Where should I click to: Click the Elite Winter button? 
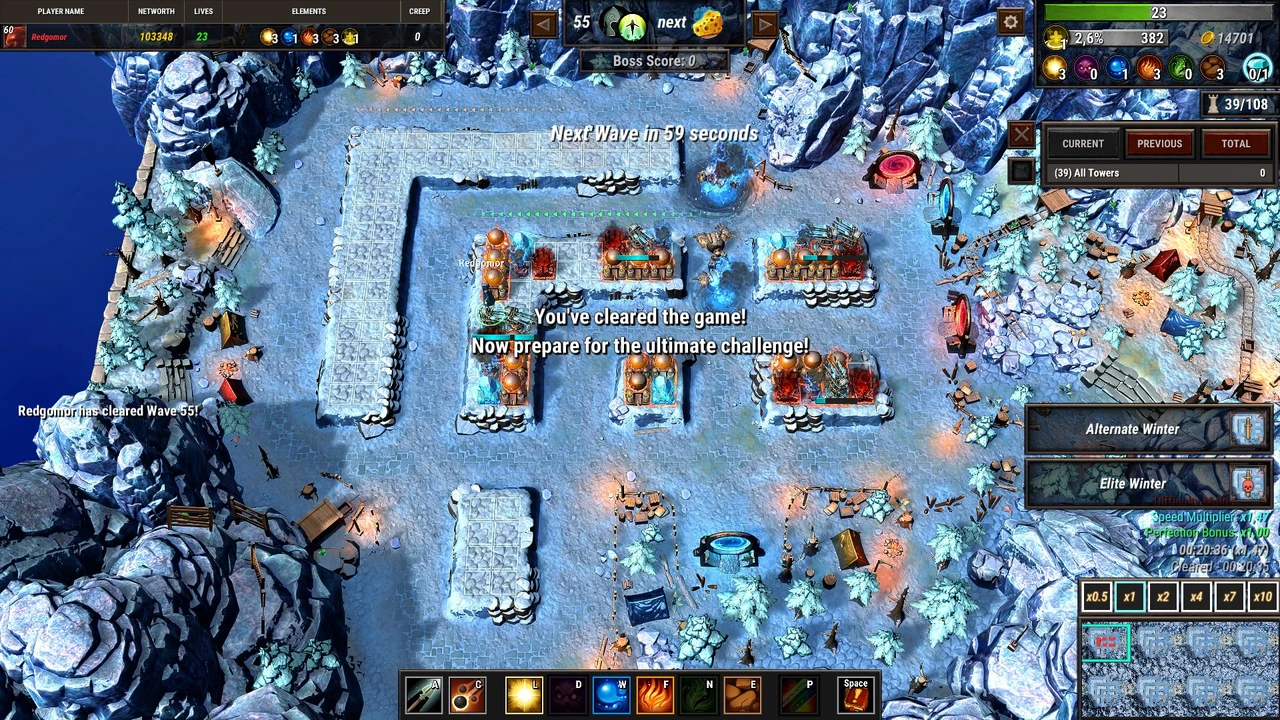click(x=1133, y=483)
